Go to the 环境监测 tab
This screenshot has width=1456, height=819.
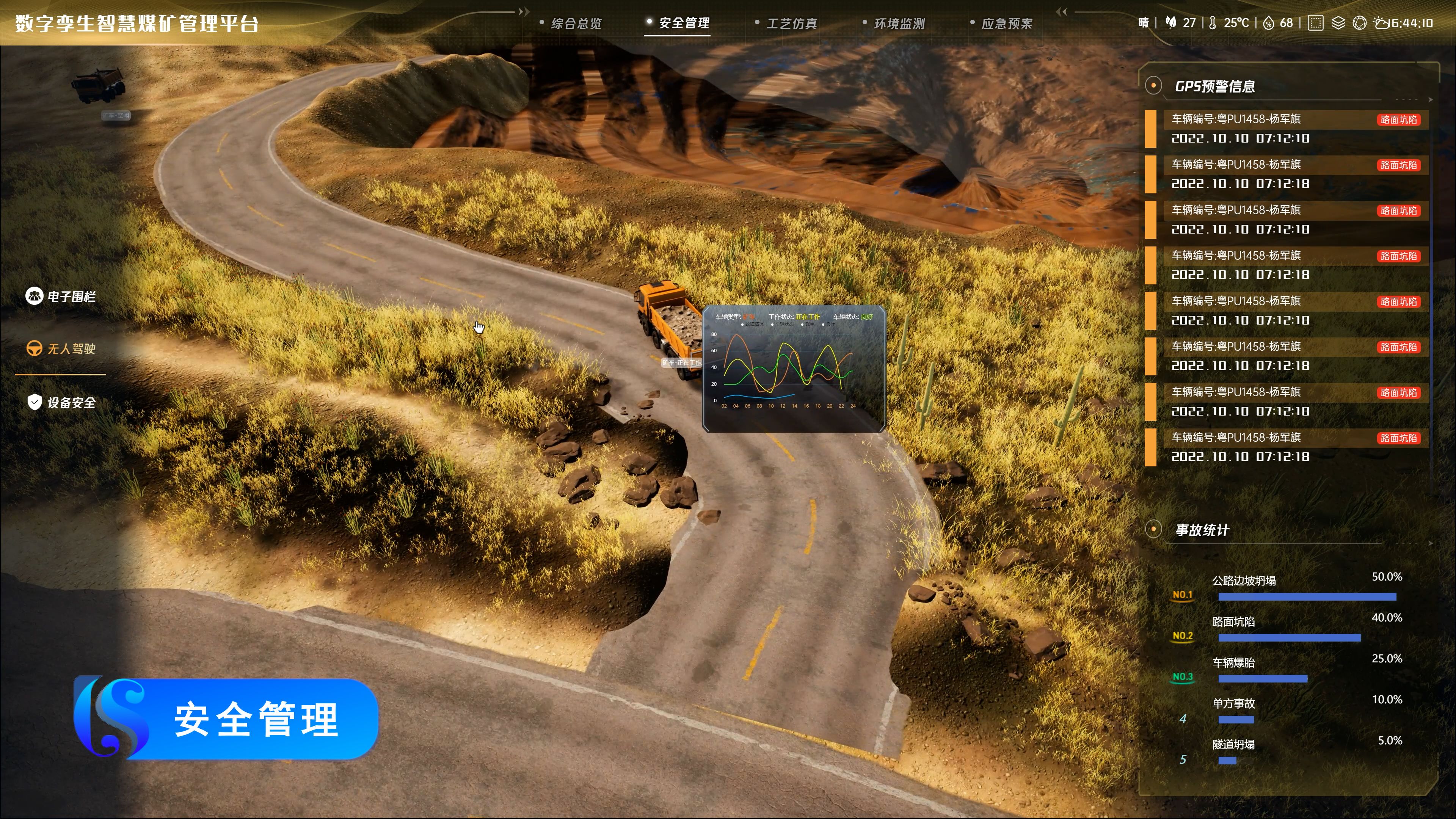pyautogui.click(x=899, y=23)
